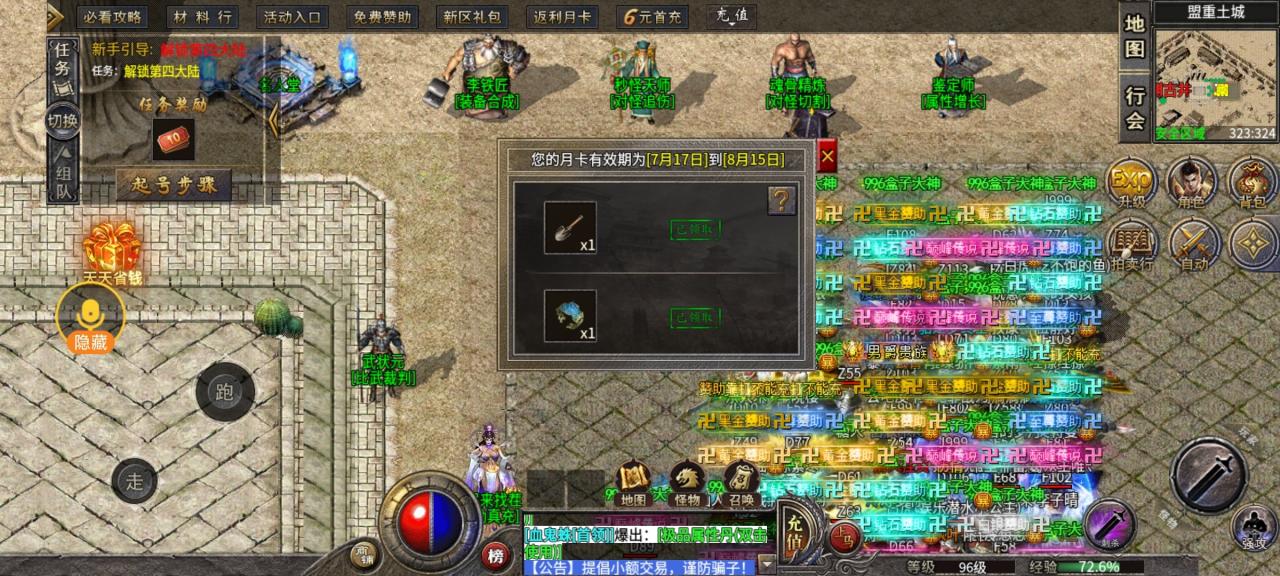Viewport: 1280px width, 576px height.
Task: Open the 新区礼包 gift pack
Action: pyautogui.click(x=473, y=17)
